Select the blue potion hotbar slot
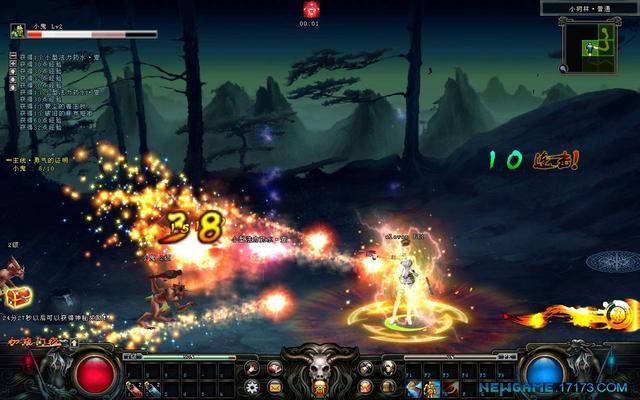This screenshot has width=640, height=400. click(x=153, y=387)
